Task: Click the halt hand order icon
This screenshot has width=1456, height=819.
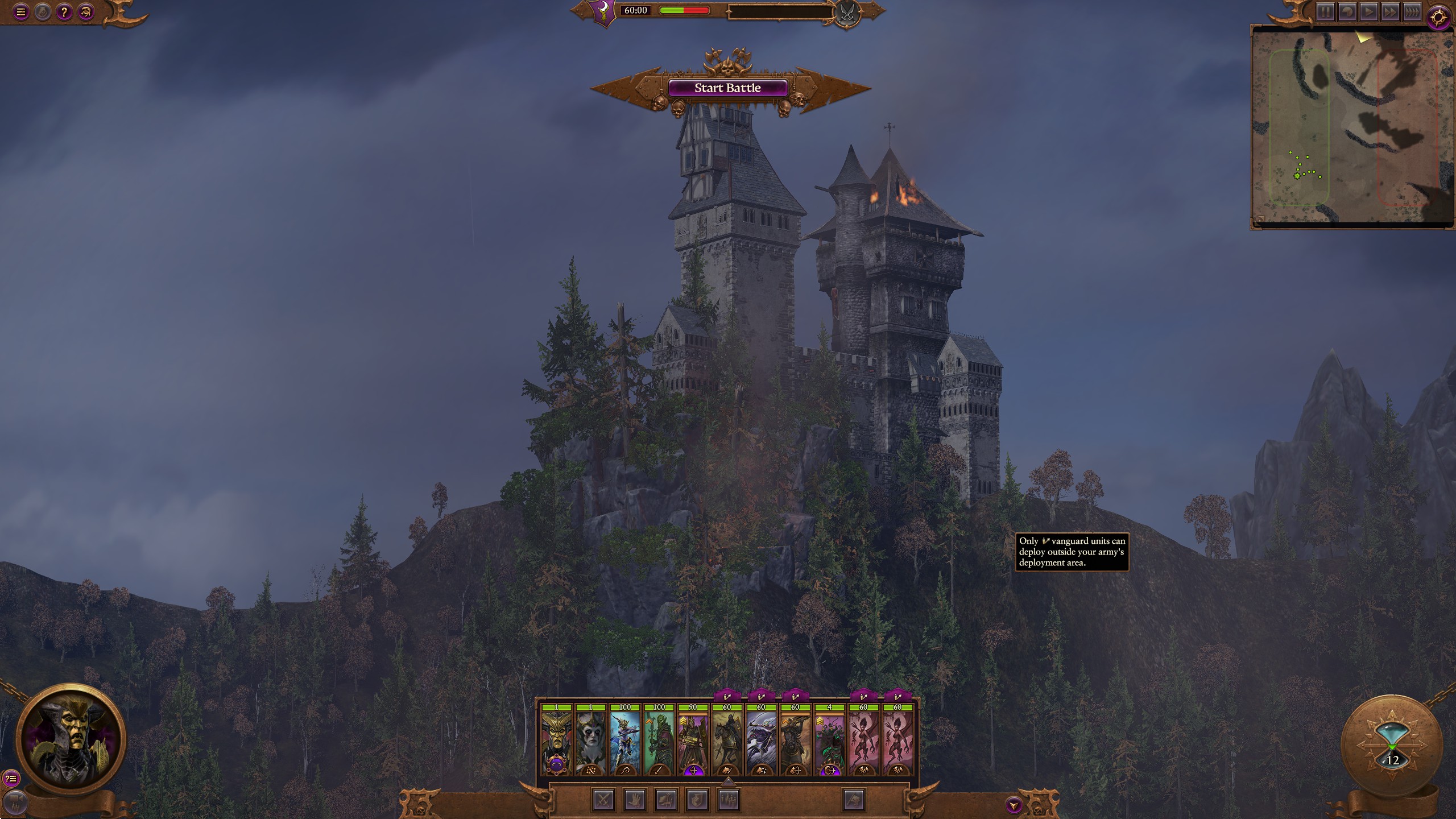Action: click(635, 800)
